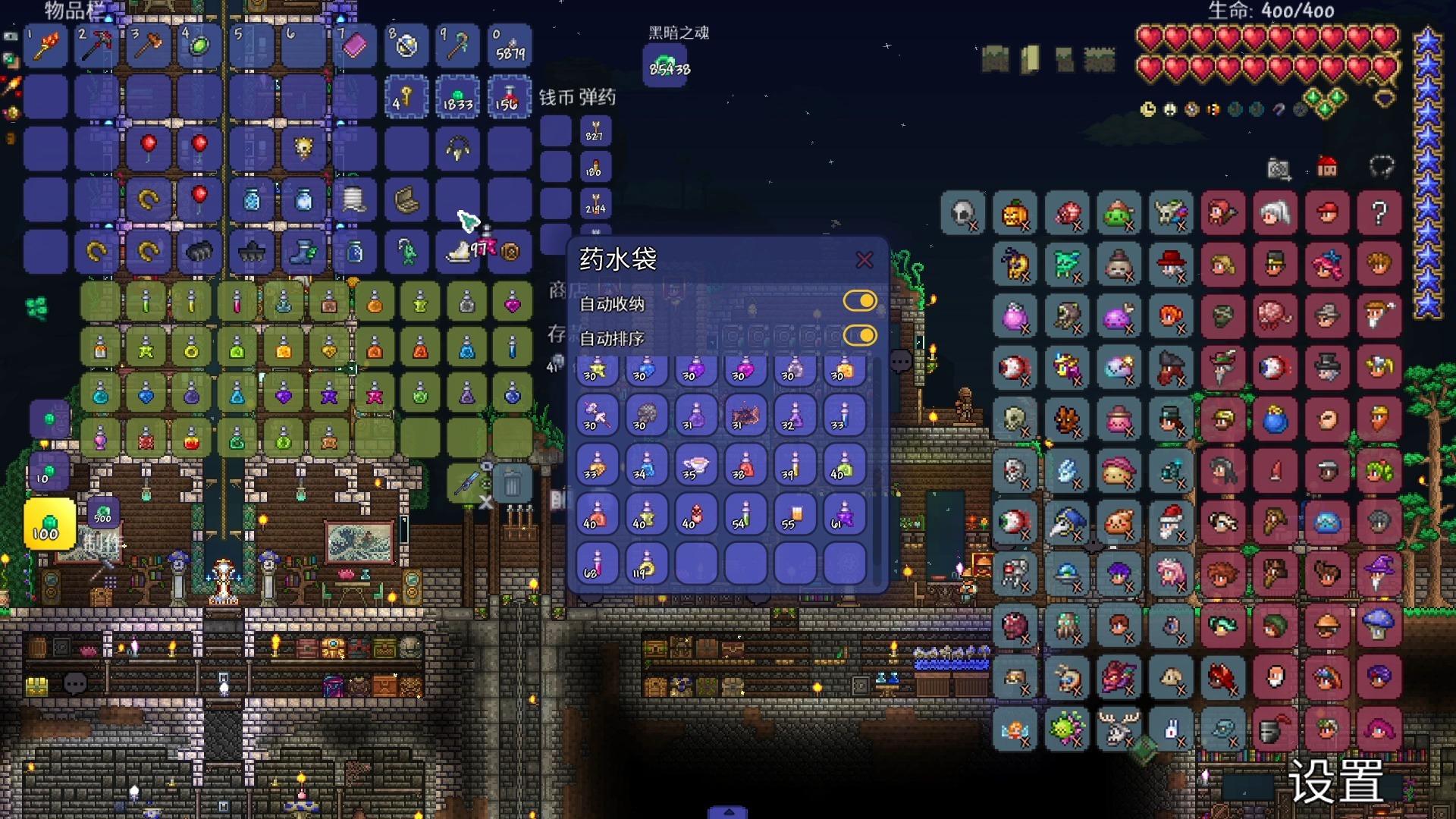Viewport: 1456px width, 819px height.
Task: Close the potion bag panel
Action: pyautogui.click(x=864, y=260)
